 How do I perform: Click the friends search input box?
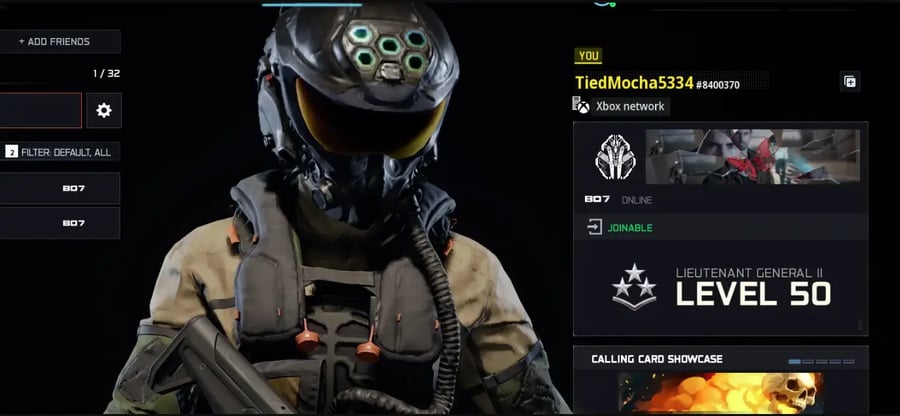pyautogui.click(x=40, y=111)
